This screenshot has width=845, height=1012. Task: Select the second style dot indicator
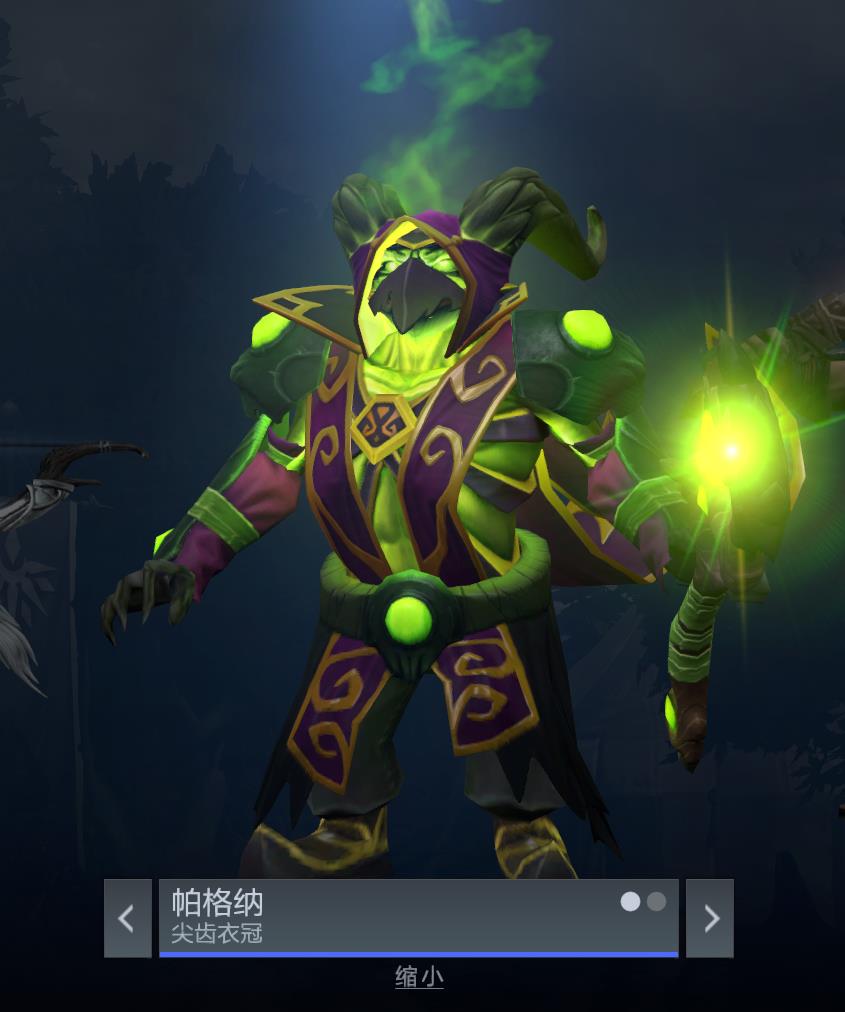656,902
